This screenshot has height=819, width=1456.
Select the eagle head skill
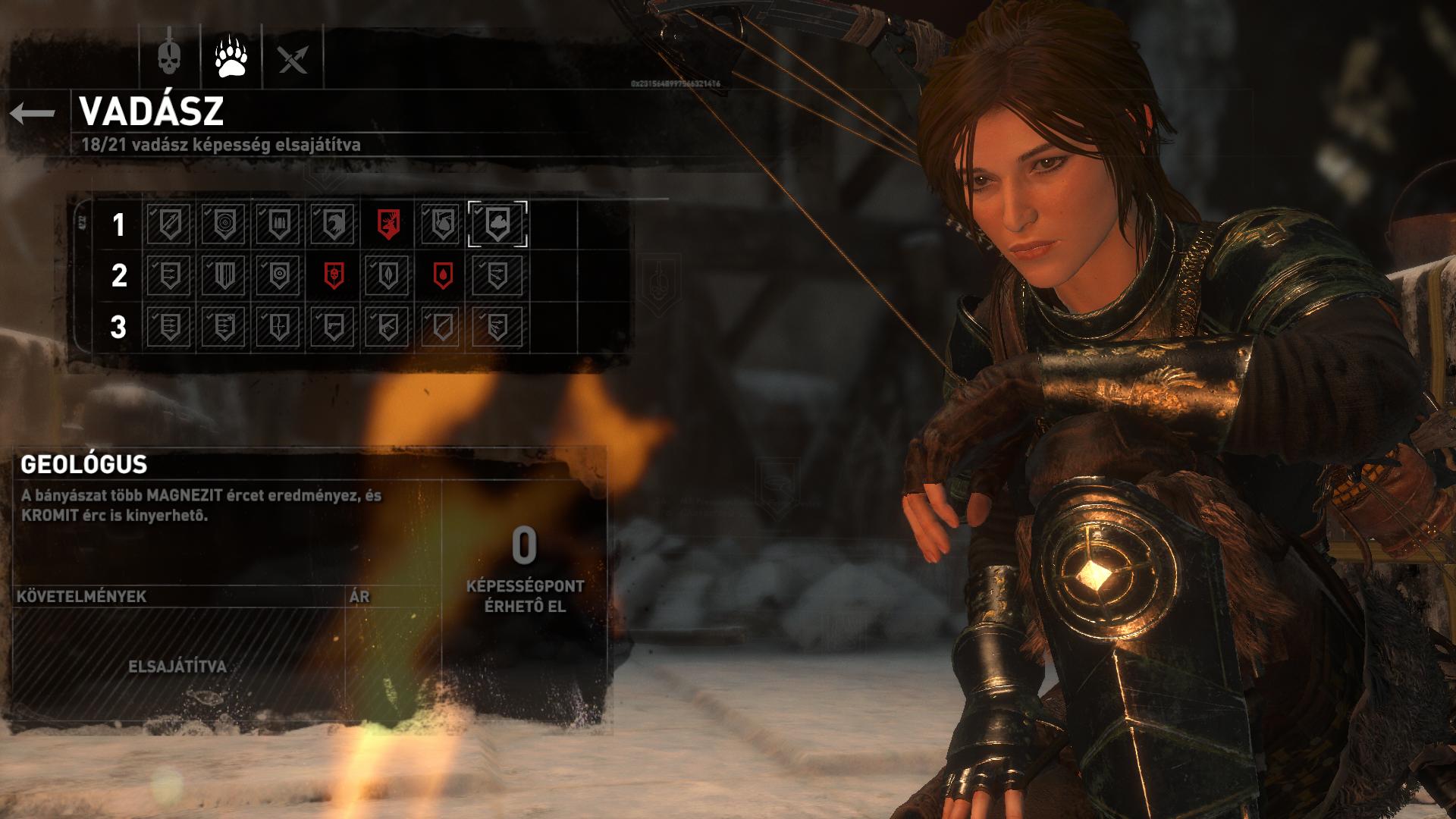tap(334, 224)
